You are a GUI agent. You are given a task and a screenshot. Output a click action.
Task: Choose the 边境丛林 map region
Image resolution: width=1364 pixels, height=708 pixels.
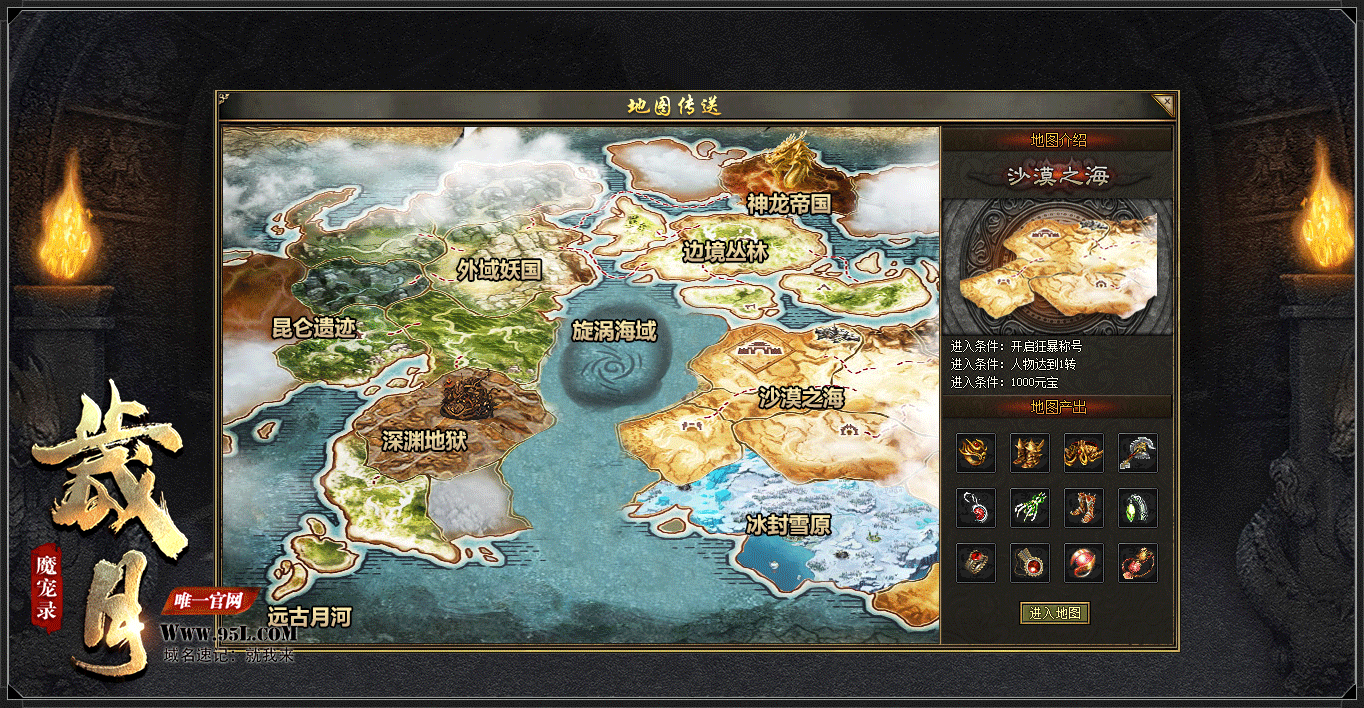(725, 252)
